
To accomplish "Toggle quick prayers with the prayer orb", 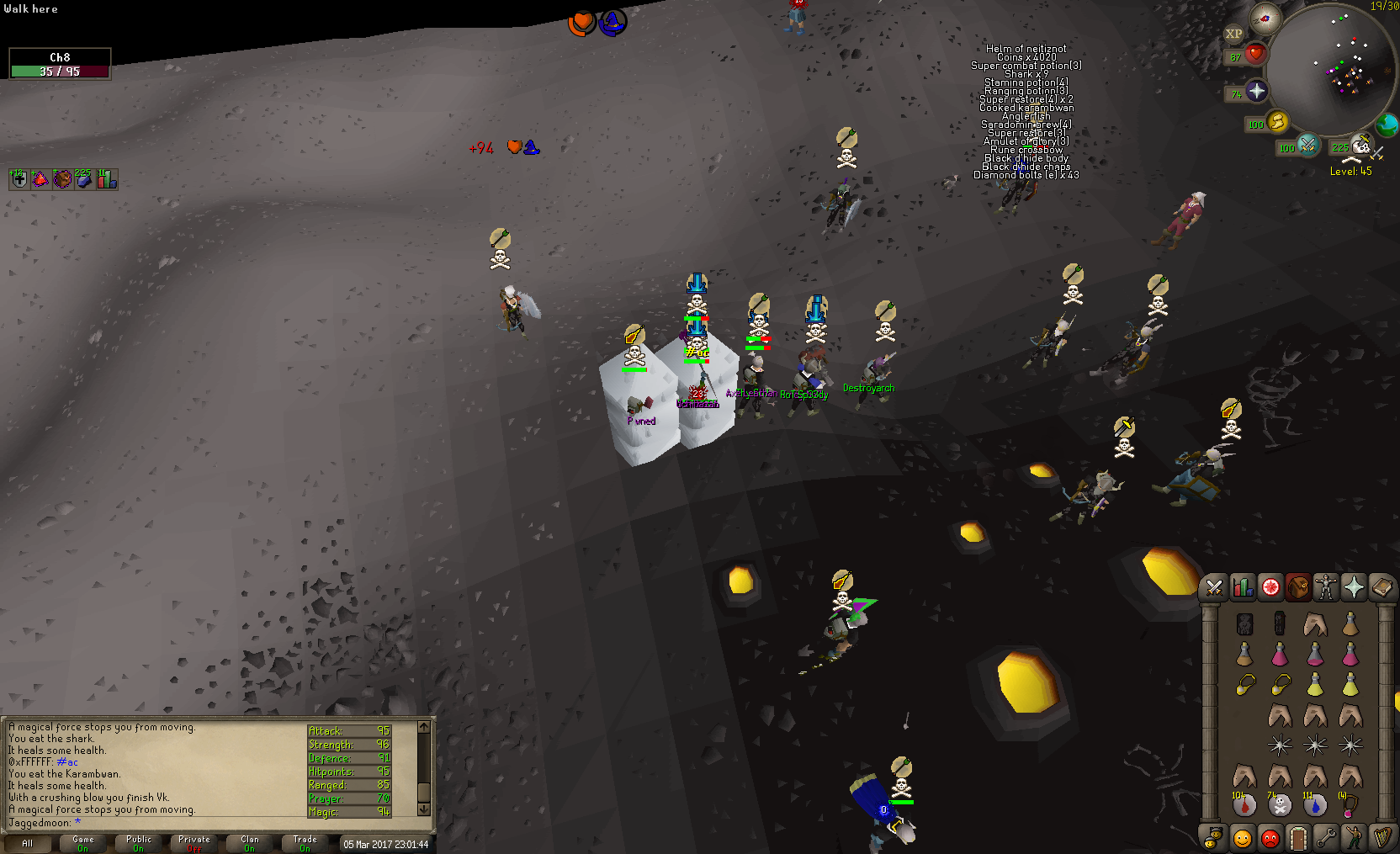I will tap(1256, 91).
